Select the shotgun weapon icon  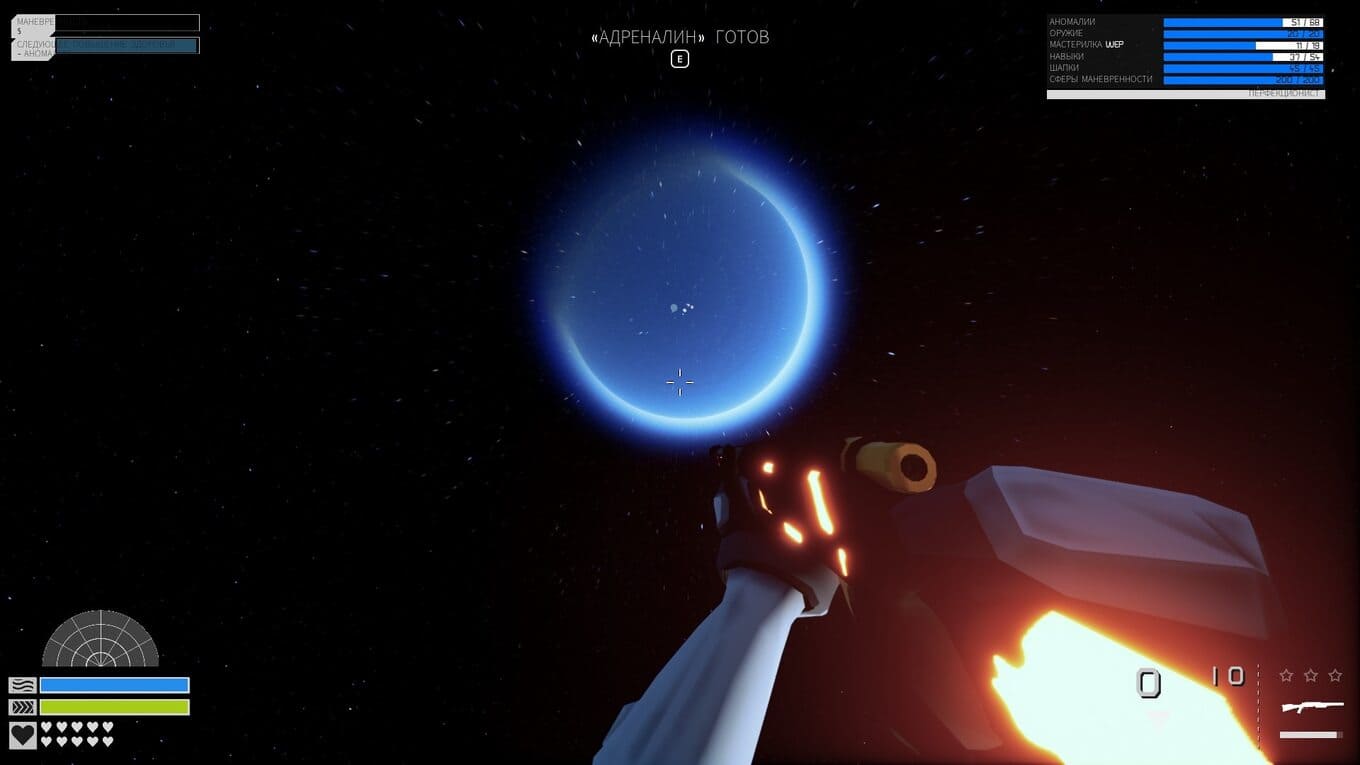pos(1312,707)
